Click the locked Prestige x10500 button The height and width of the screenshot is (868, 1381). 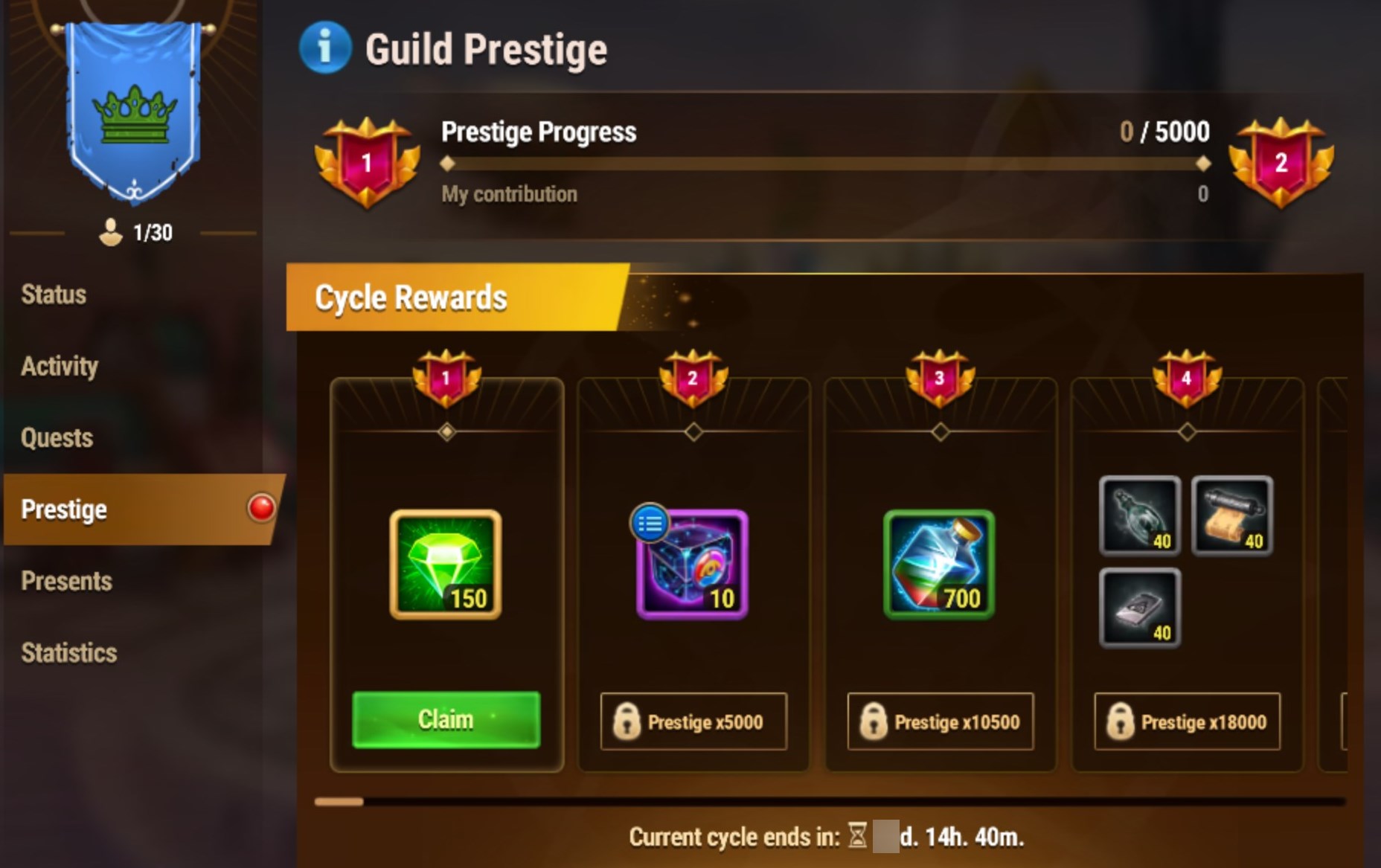coord(941,721)
